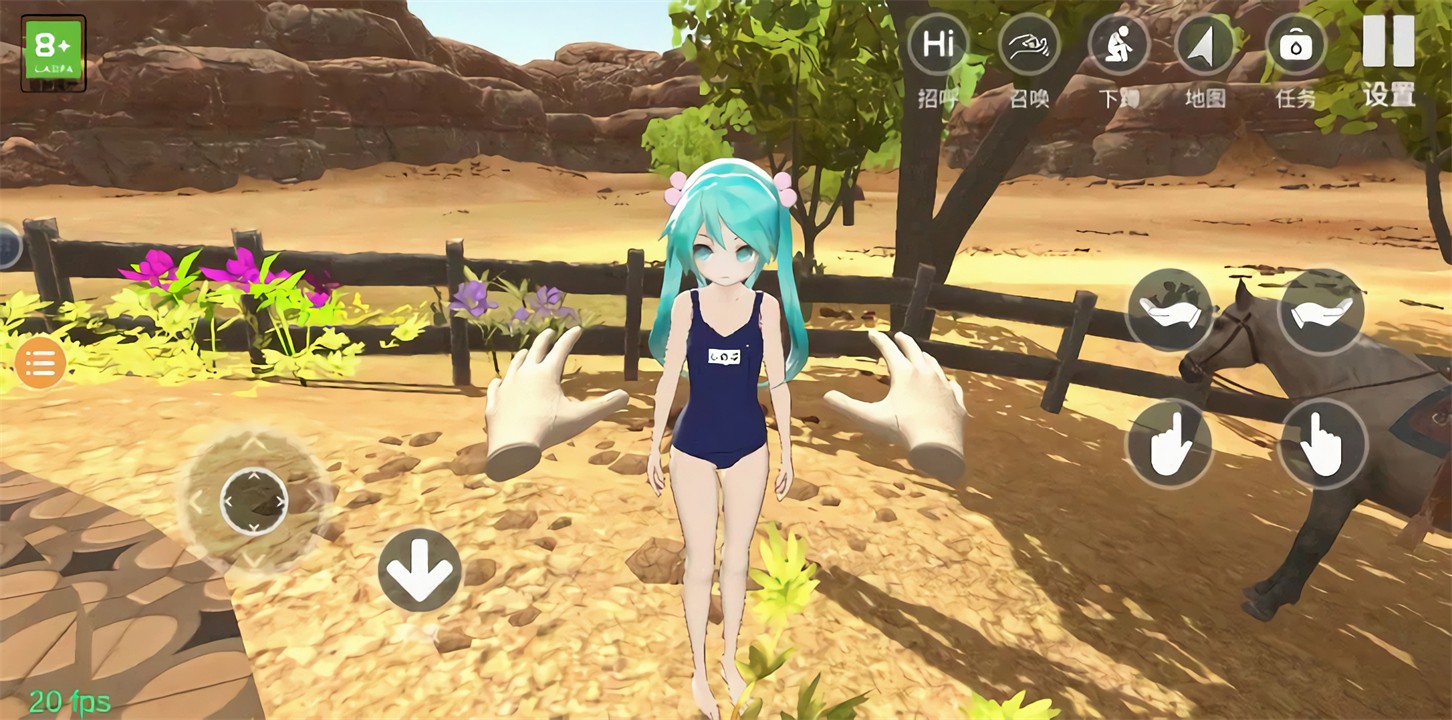1452x720 pixels.
Task: Open the tasks (任务) bag icon
Action: pos(1296,45)
